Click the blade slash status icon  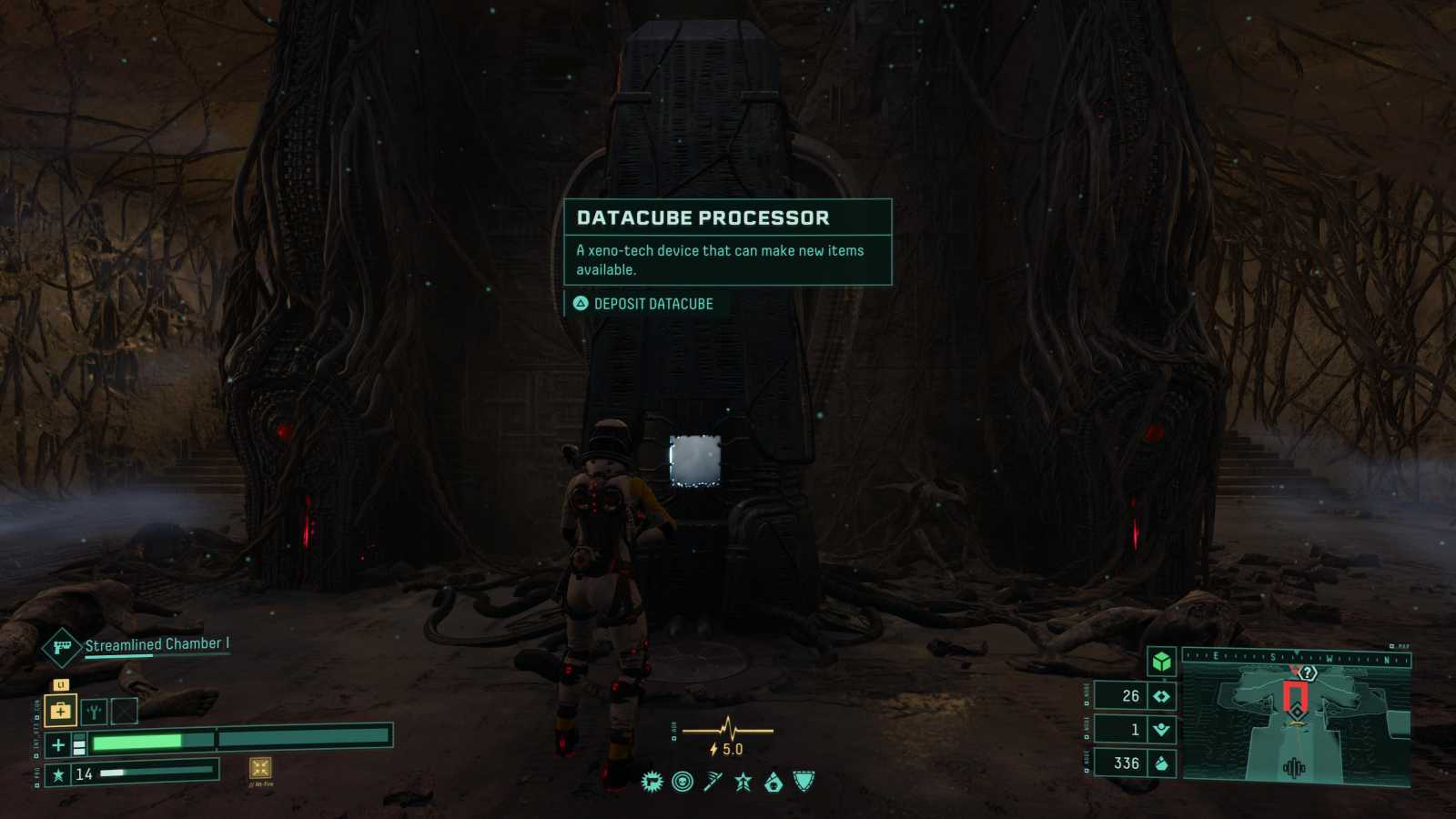(713, 782)
